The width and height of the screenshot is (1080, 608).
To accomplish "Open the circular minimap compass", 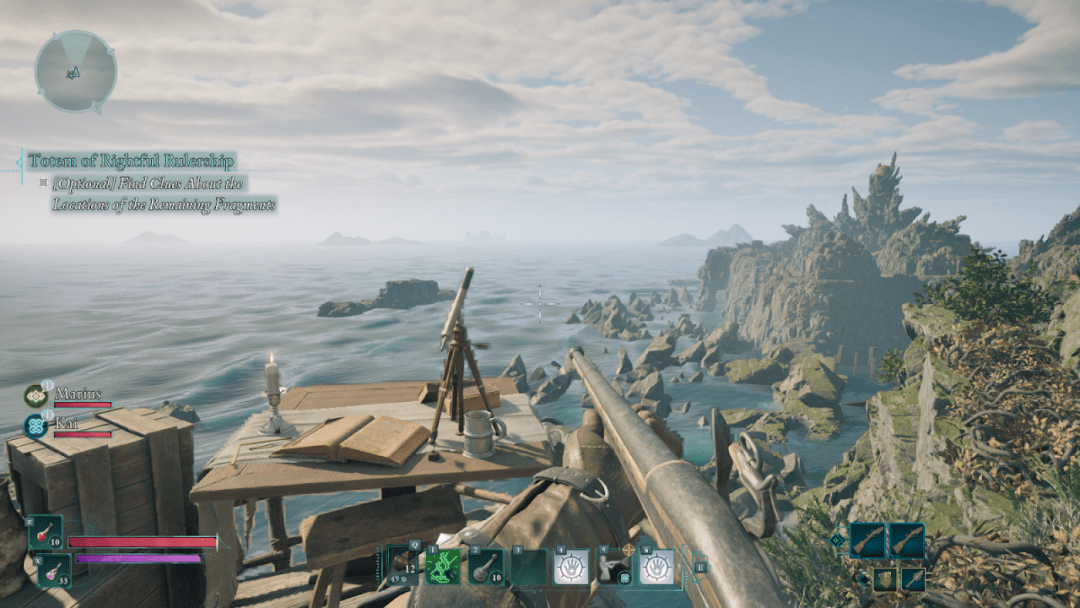I will [x=76, y=71].
